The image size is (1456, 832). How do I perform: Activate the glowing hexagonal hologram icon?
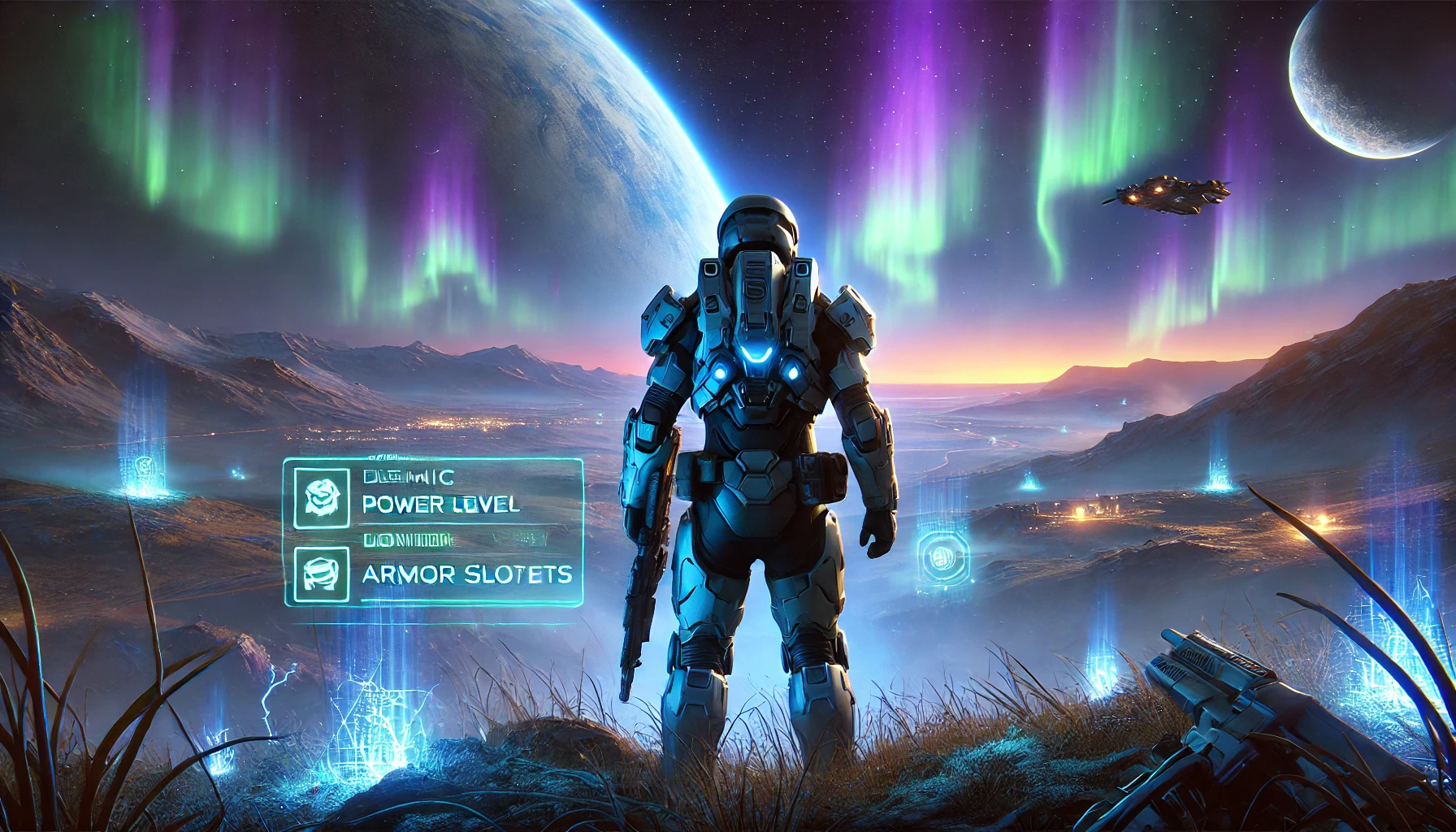tap(942, 557)
